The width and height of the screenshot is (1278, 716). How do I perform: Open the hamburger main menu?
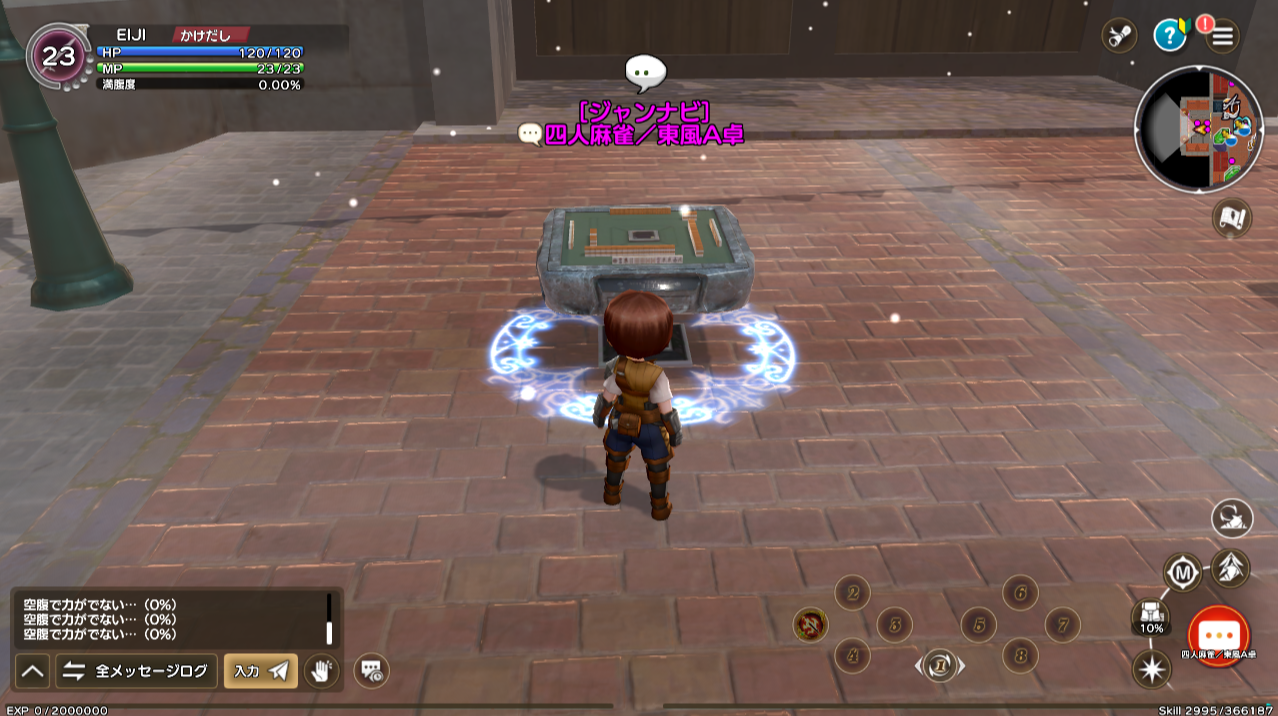pyautogui.click(x=1223, y=37)
